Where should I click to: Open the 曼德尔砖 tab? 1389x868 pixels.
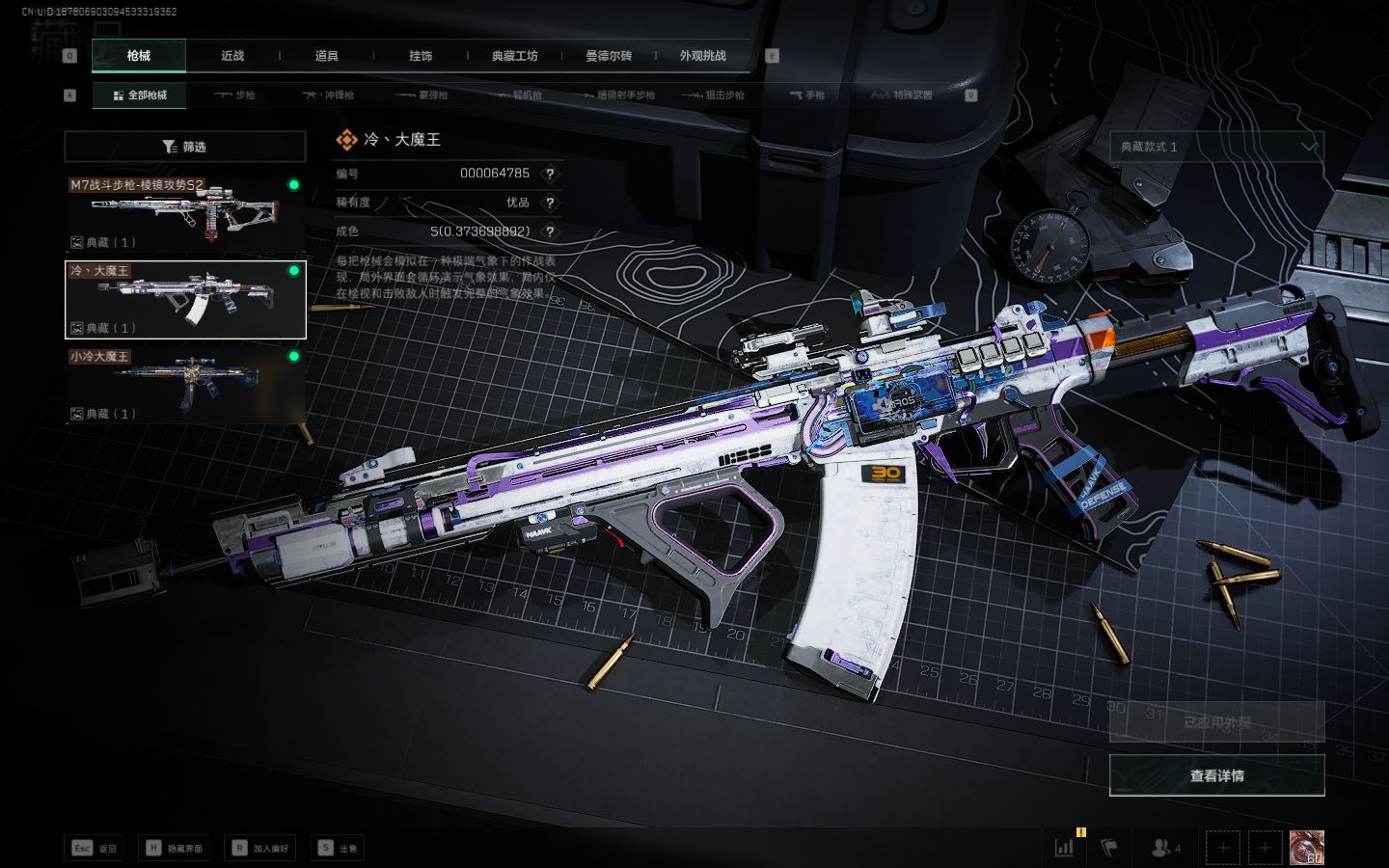click(x=609, y=56)
